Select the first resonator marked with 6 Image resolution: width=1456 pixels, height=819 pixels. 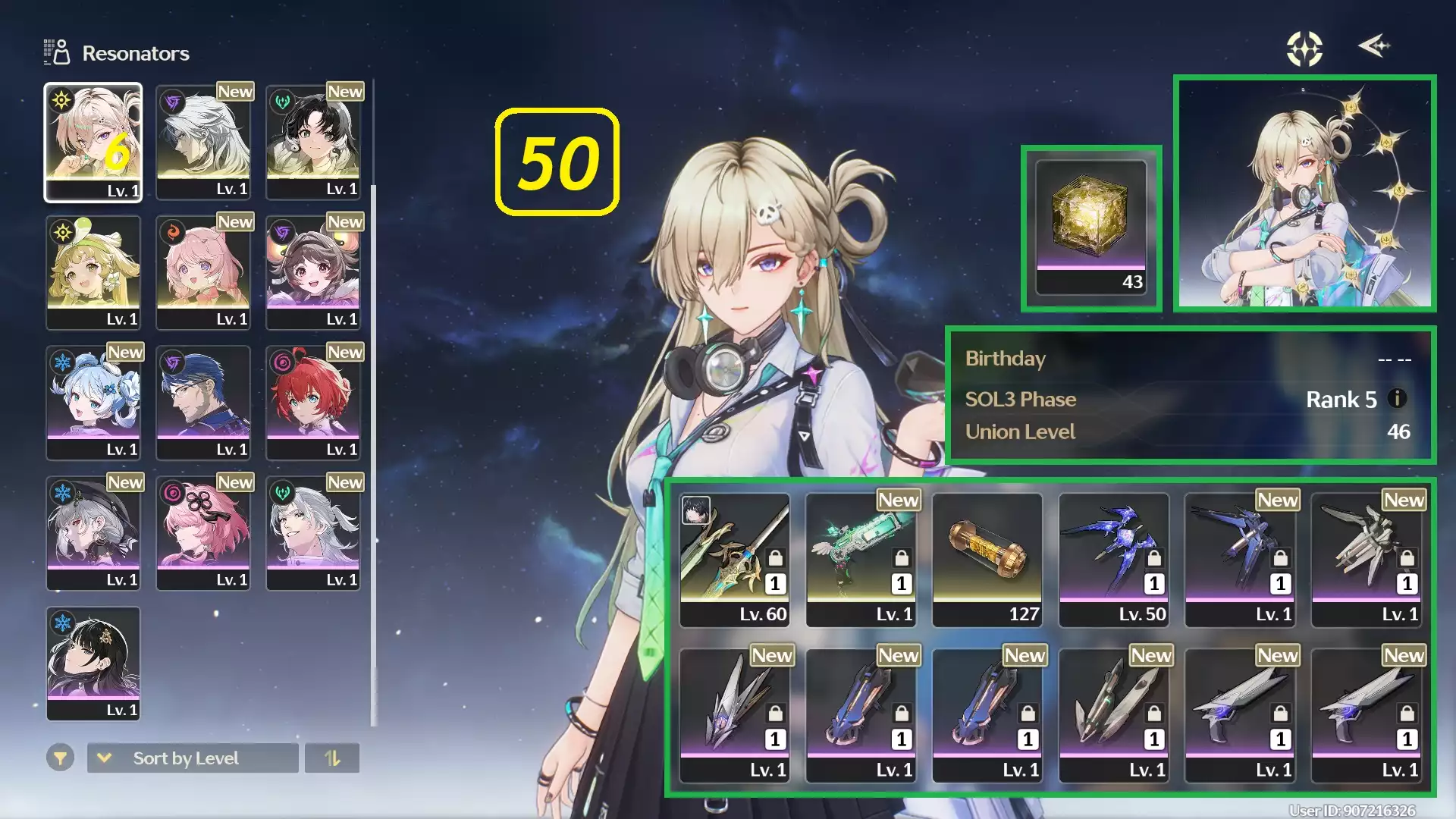tap(94, 141)
